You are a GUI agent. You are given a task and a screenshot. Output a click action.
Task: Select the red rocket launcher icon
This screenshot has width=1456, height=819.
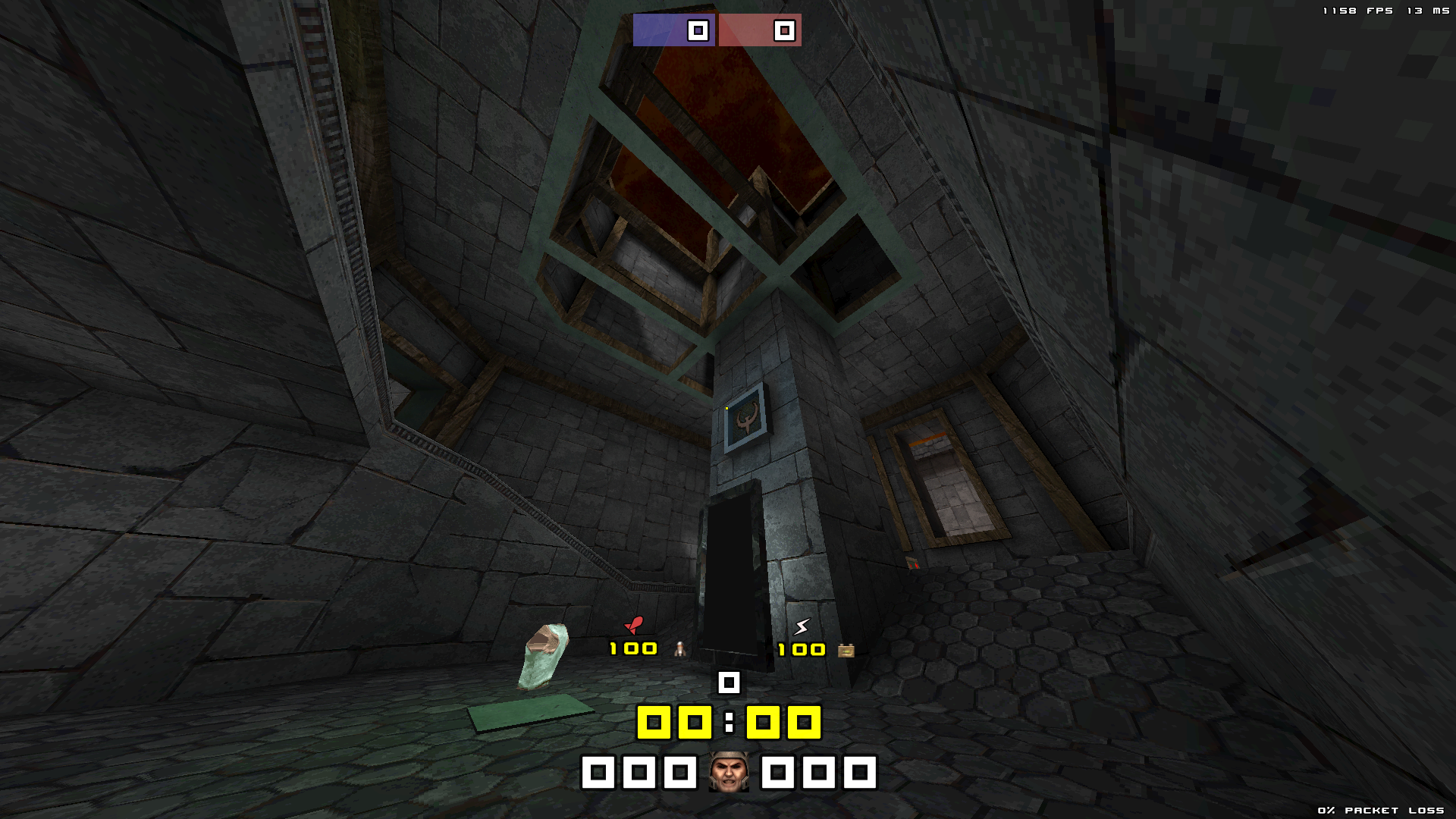(634, 625)
